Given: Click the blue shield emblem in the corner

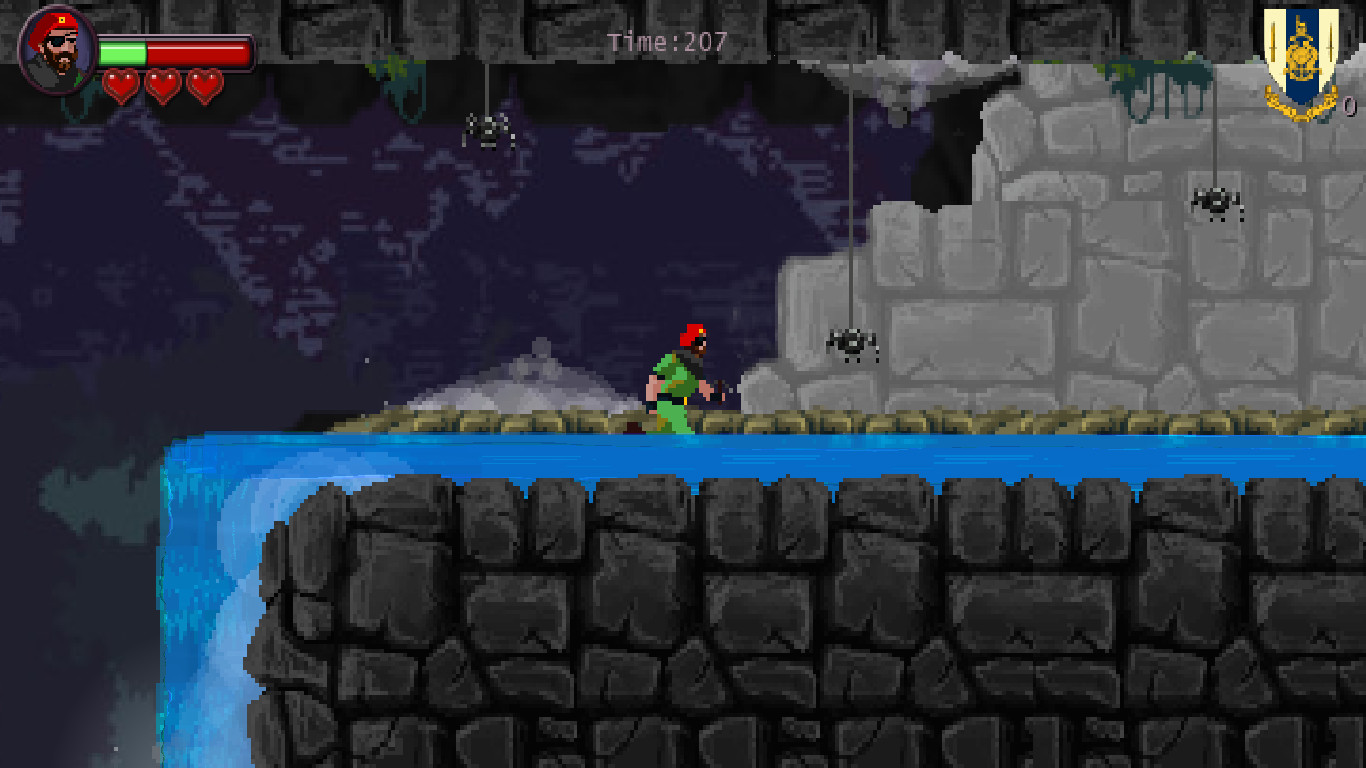Looking at the screenshot, I should click(x=1300, y=50).
